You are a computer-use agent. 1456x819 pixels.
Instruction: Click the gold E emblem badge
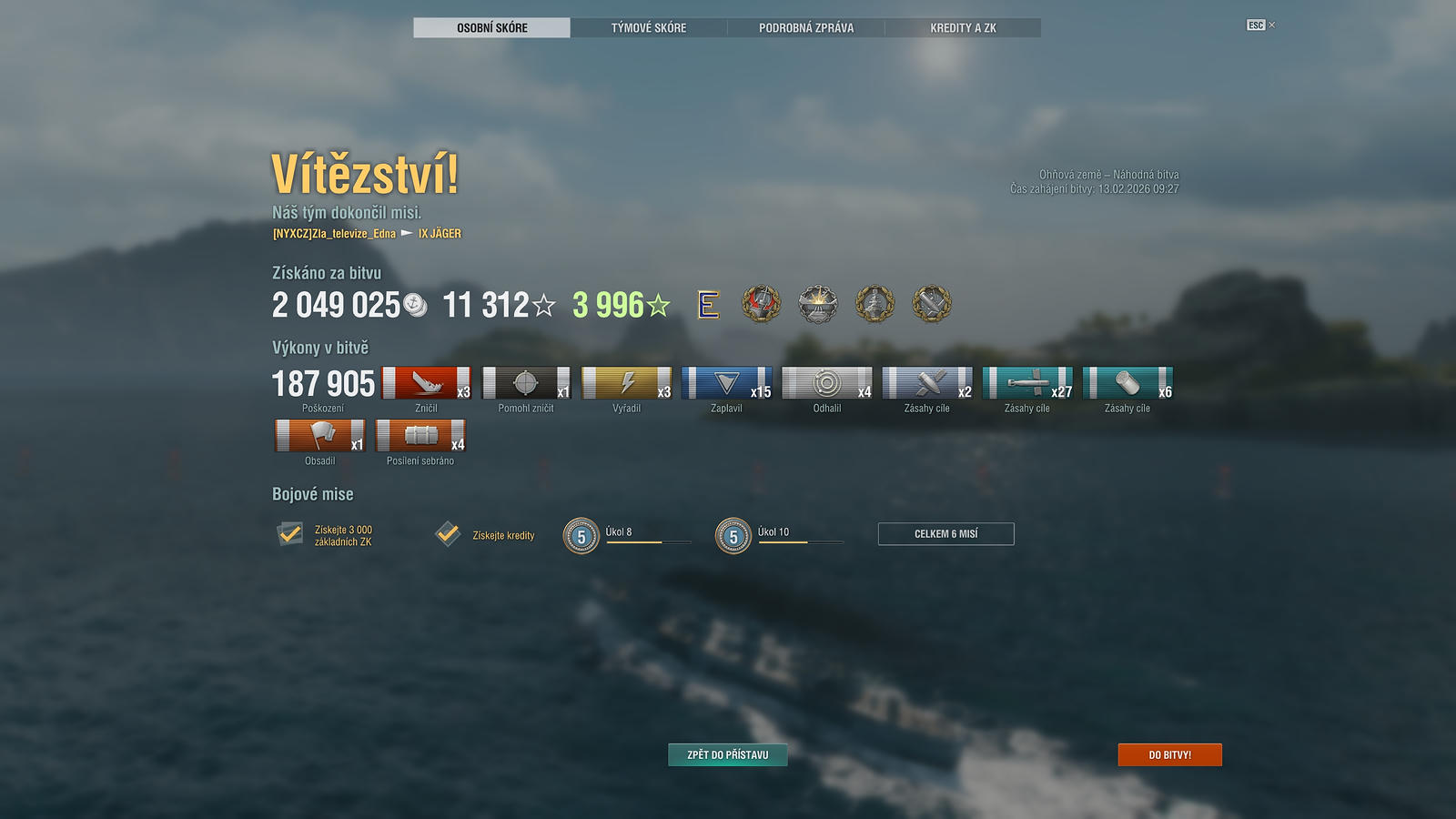(x=708, y=305)
